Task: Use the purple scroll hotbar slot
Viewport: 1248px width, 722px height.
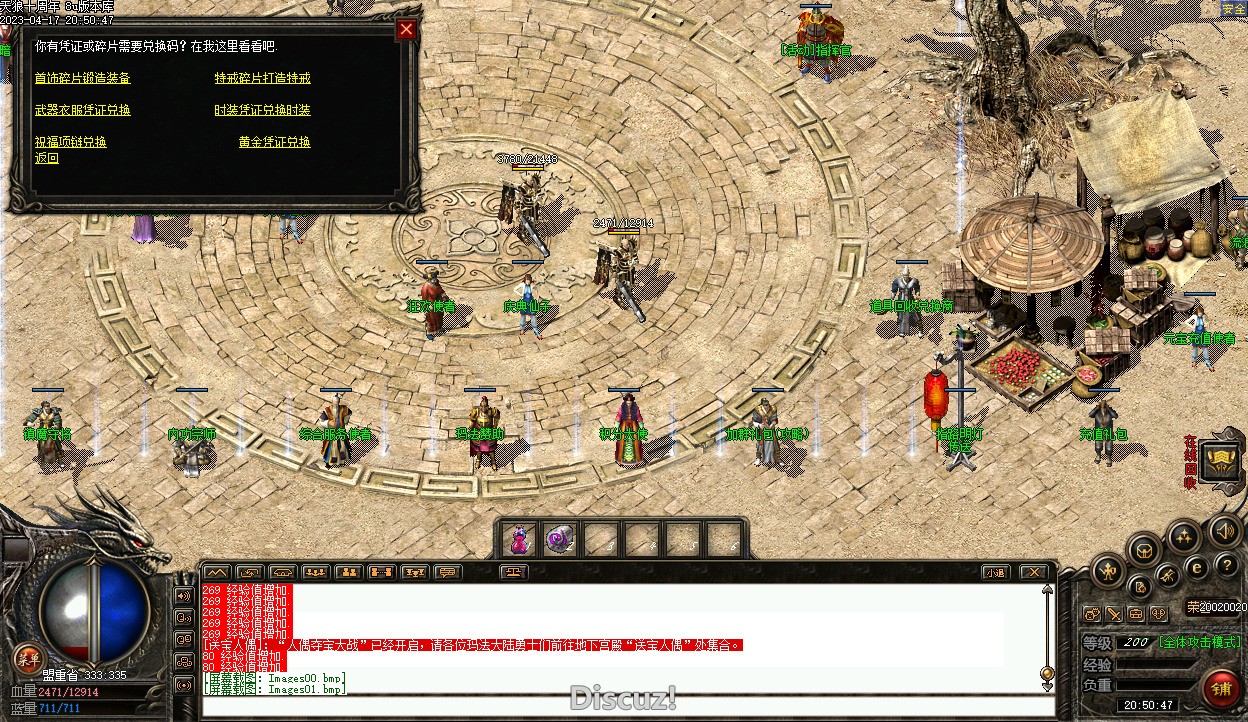Action: 559,540
